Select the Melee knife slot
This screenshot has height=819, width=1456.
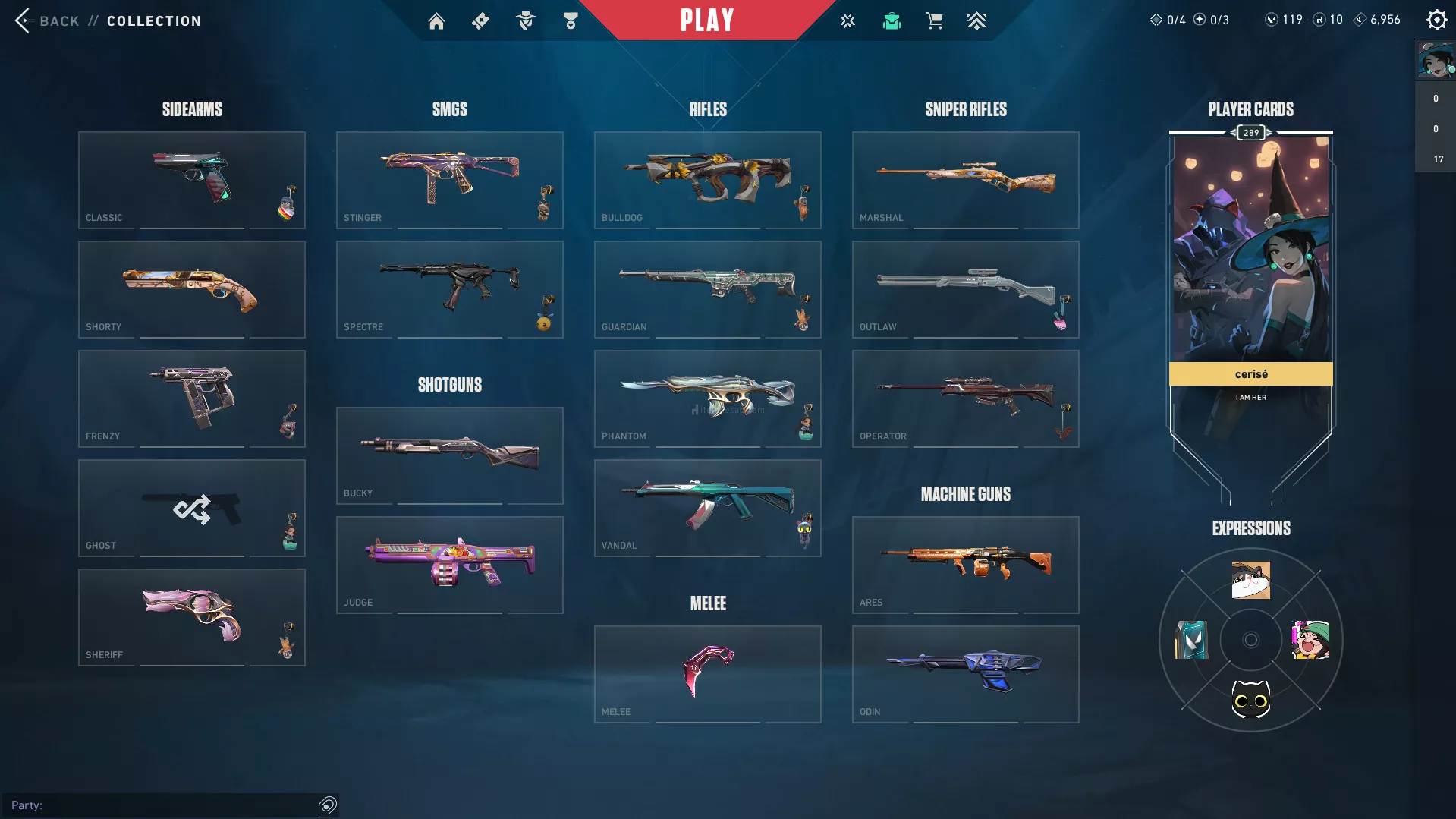707,674
